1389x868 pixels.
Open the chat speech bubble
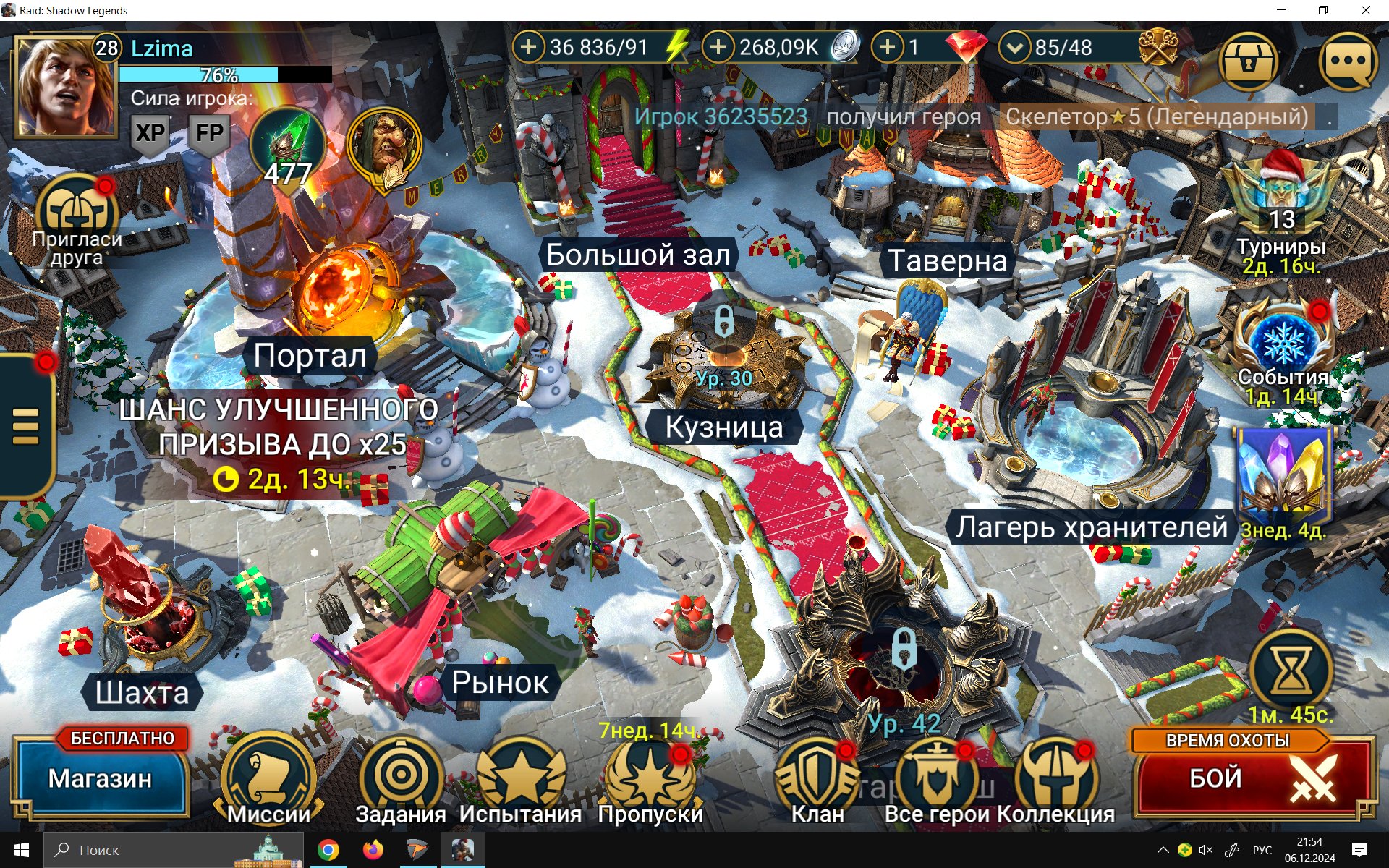tap(1347, 62)
